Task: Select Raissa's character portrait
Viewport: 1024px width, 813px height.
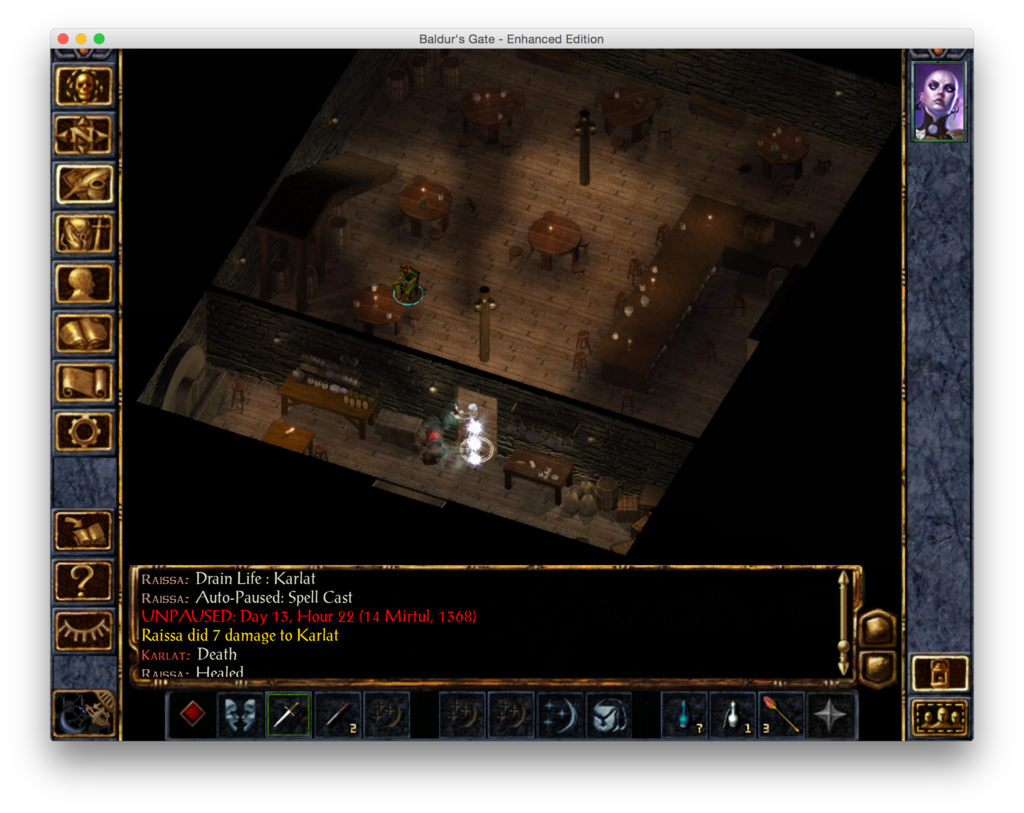Action: click(x=939, y=101)
